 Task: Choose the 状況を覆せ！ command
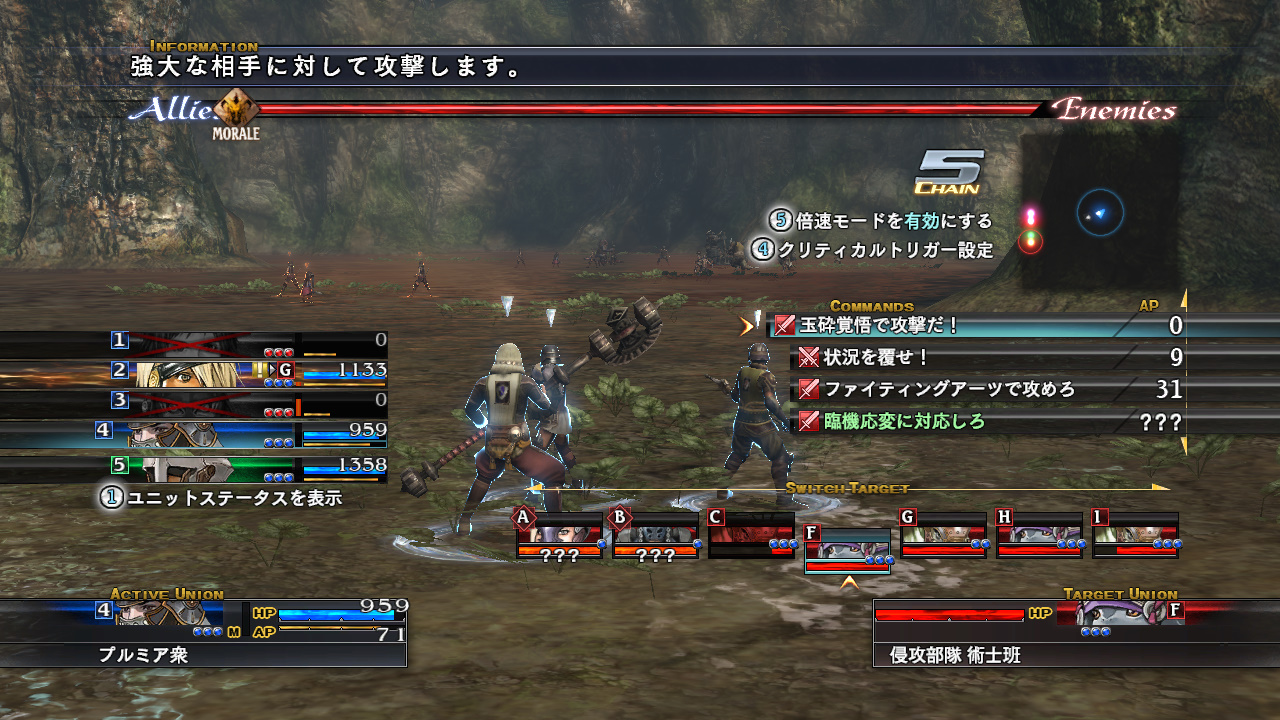pyautogui.click(x=864, y=358)
